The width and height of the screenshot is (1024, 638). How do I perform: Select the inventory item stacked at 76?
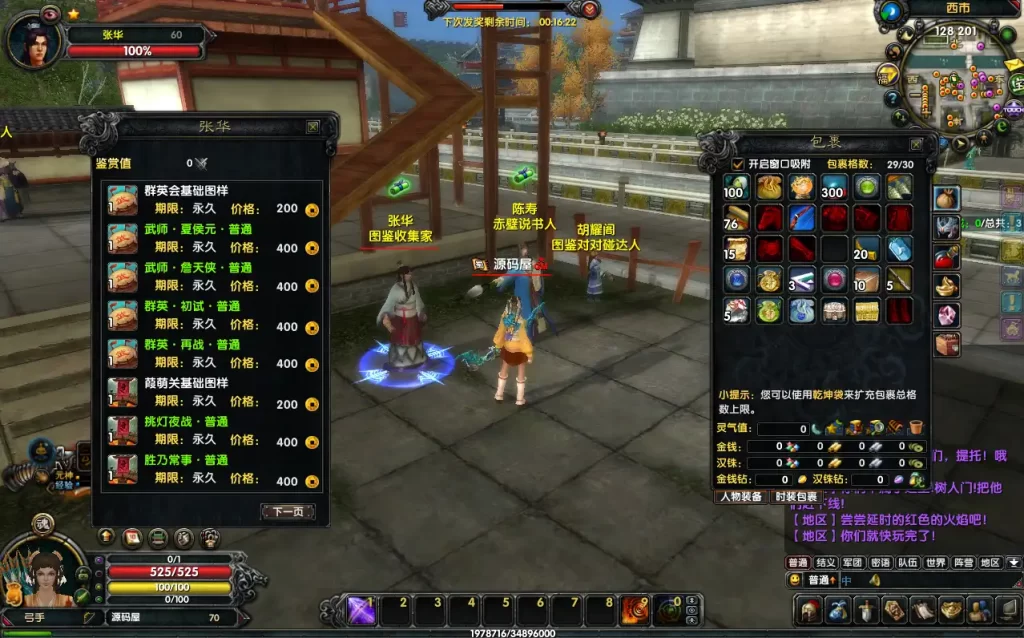(736, 218)
